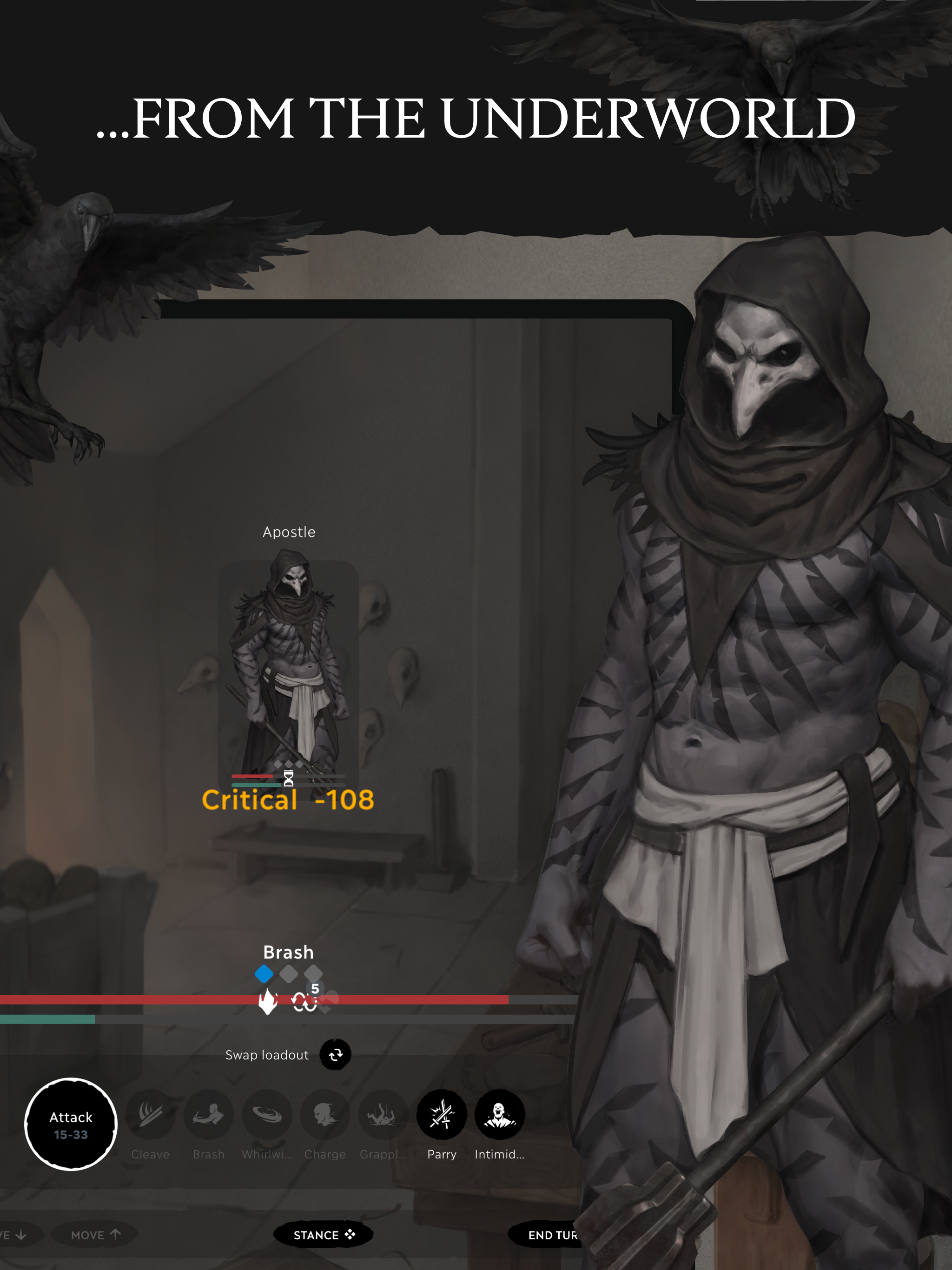Tap the Move up button
The width and height of the screenshot is (952, 1270).
pyautogui.click(x=95, y=1235)
